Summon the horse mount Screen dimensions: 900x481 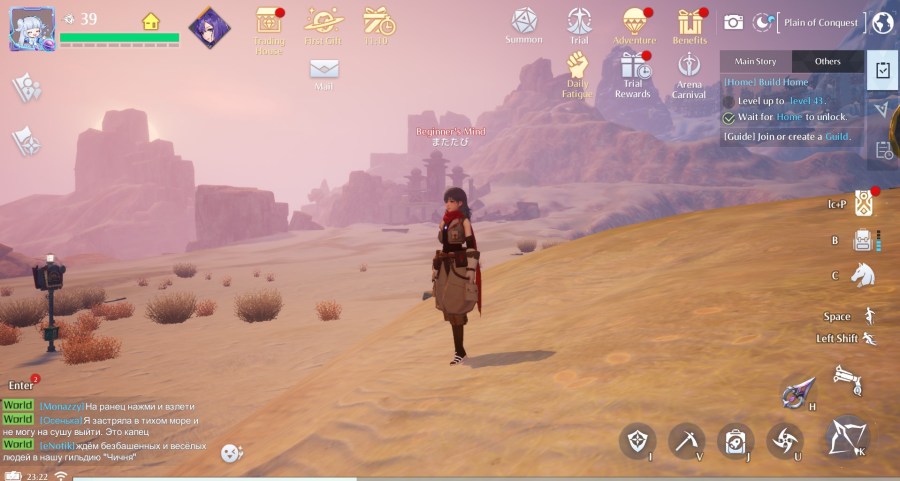click(x=863, y=275)
